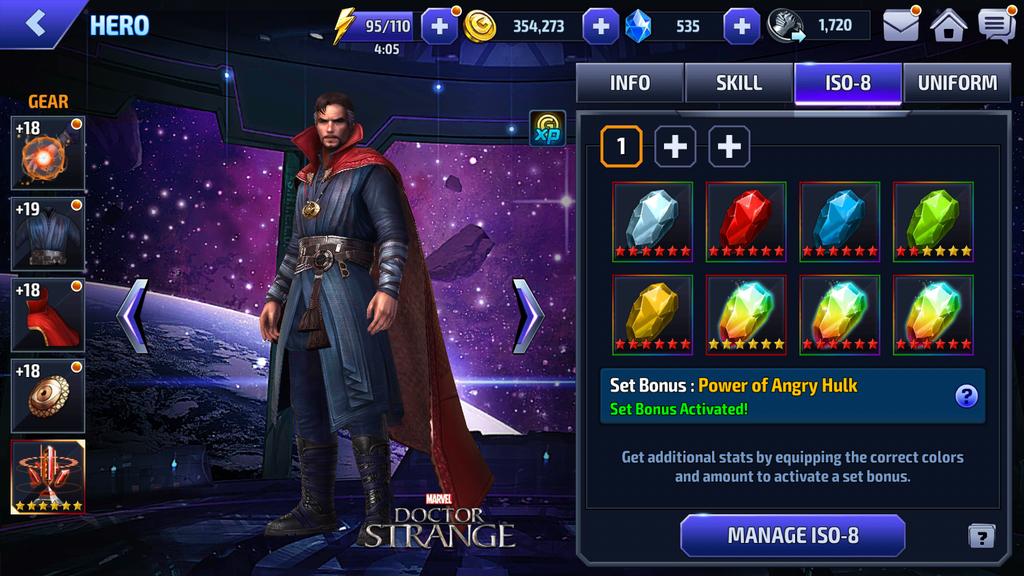
Task: Go back using the top-left arrow
Action: pos(37,24)
